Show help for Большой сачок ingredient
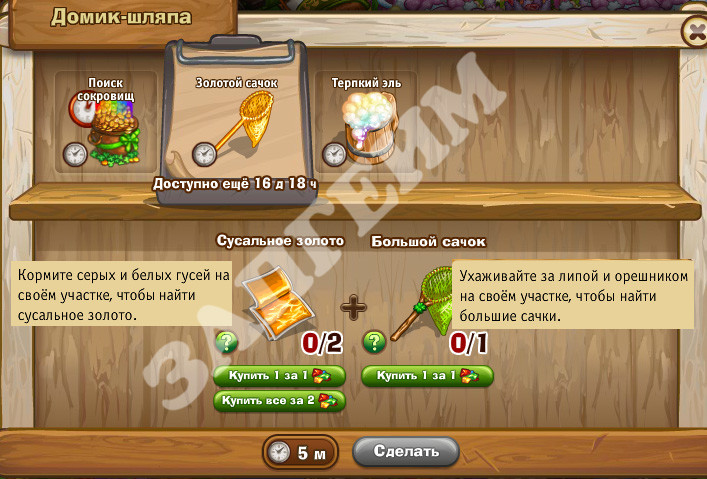Image resolution: width=707 pixels, height=479 pixels. [374, 342]
